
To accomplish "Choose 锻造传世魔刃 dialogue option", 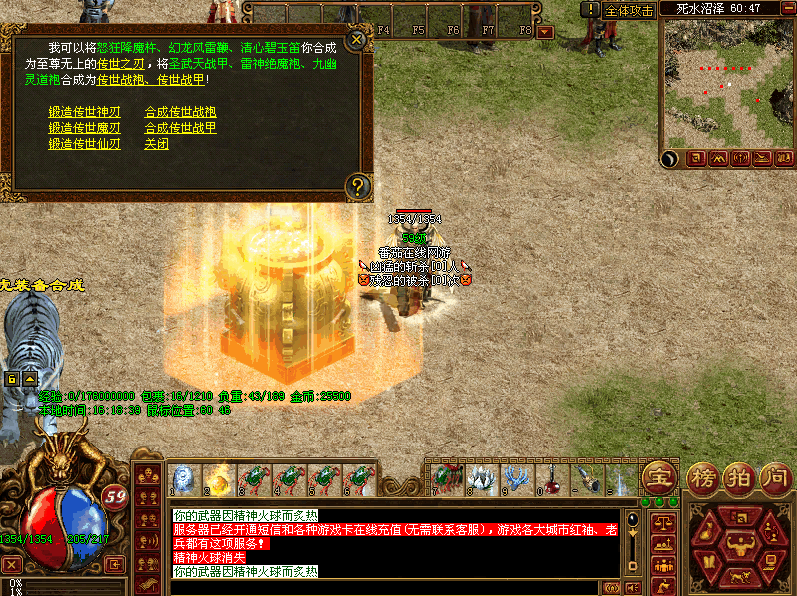I will [x=85, y=128].
